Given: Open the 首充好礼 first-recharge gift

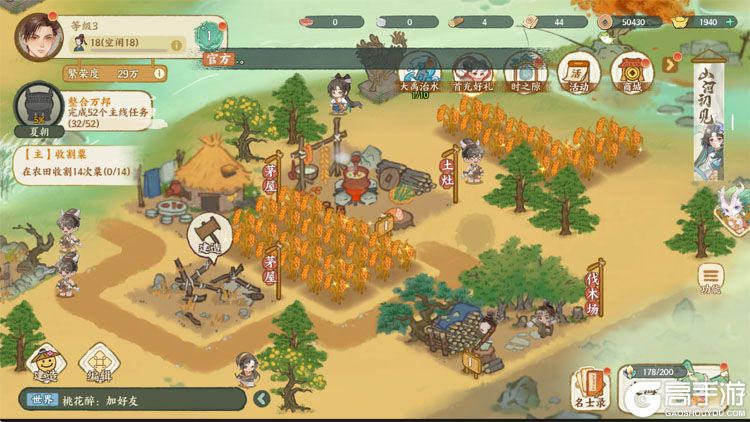Looking at the screenshot, I should (x=473, y=71).
